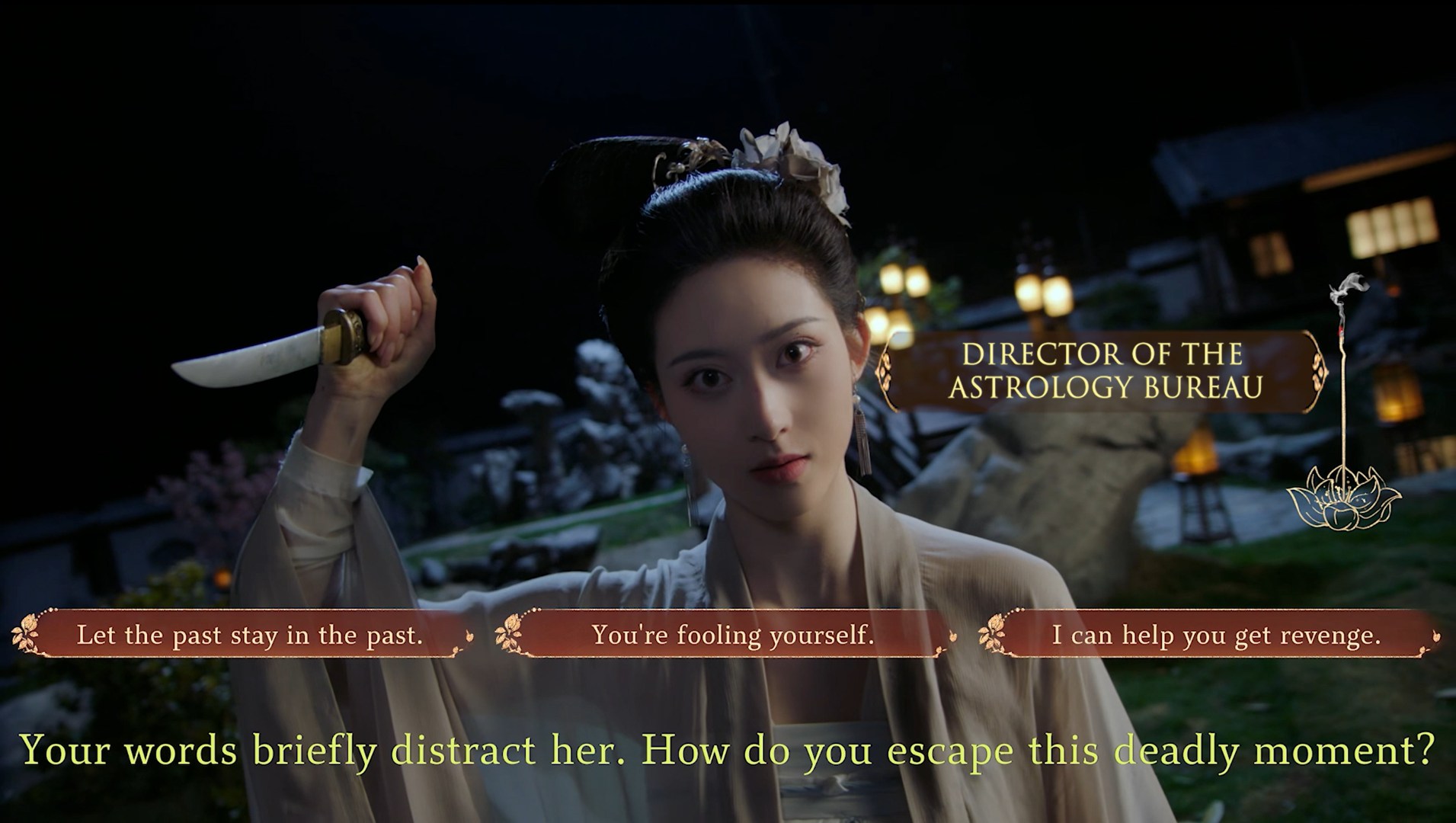Choose "Let the past stay in the past."
The height and width of the screenshot is (823, 1456).
click(249, 635)
